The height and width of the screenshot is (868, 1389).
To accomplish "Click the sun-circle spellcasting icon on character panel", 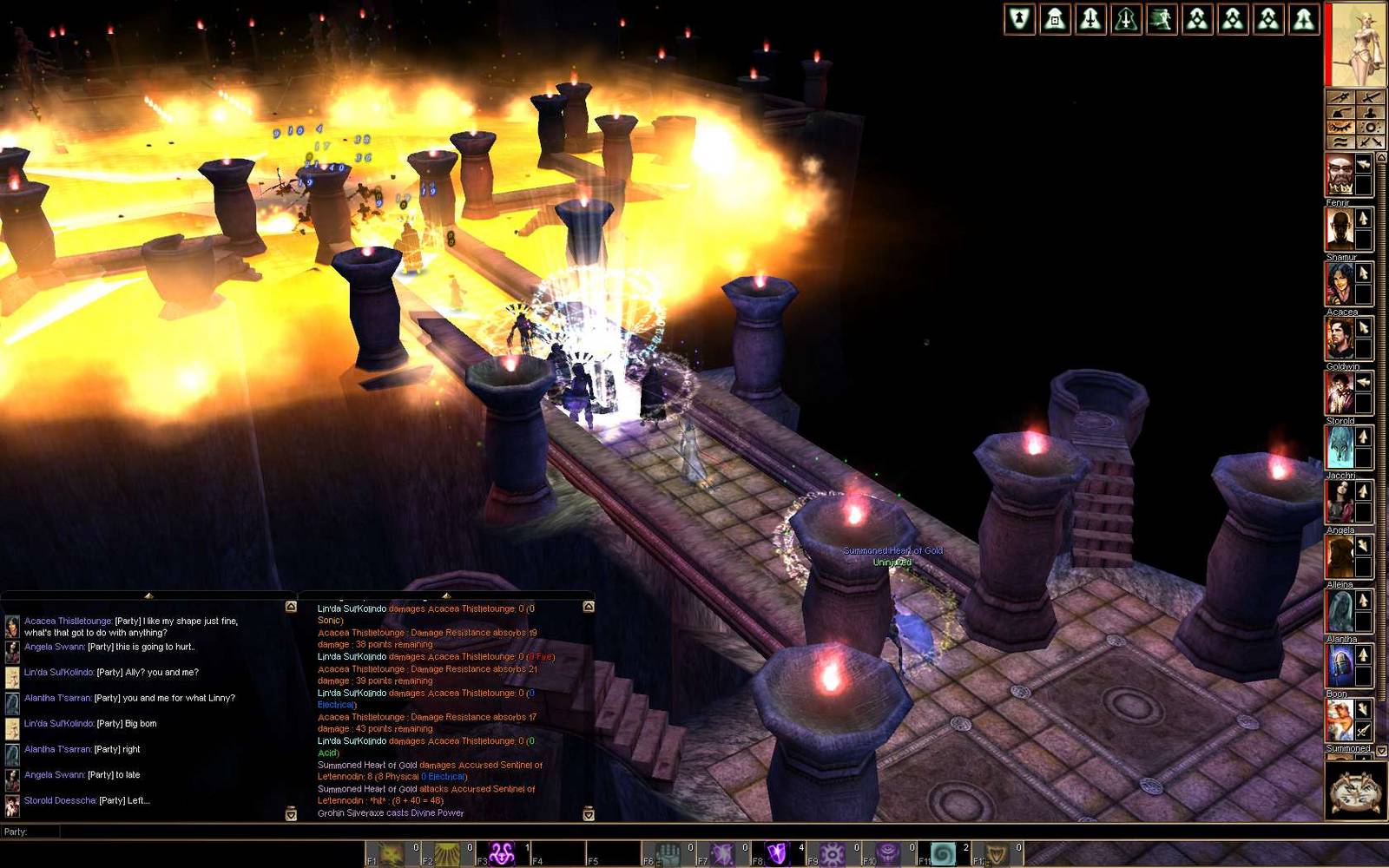I will click(x=1371, y=128).
